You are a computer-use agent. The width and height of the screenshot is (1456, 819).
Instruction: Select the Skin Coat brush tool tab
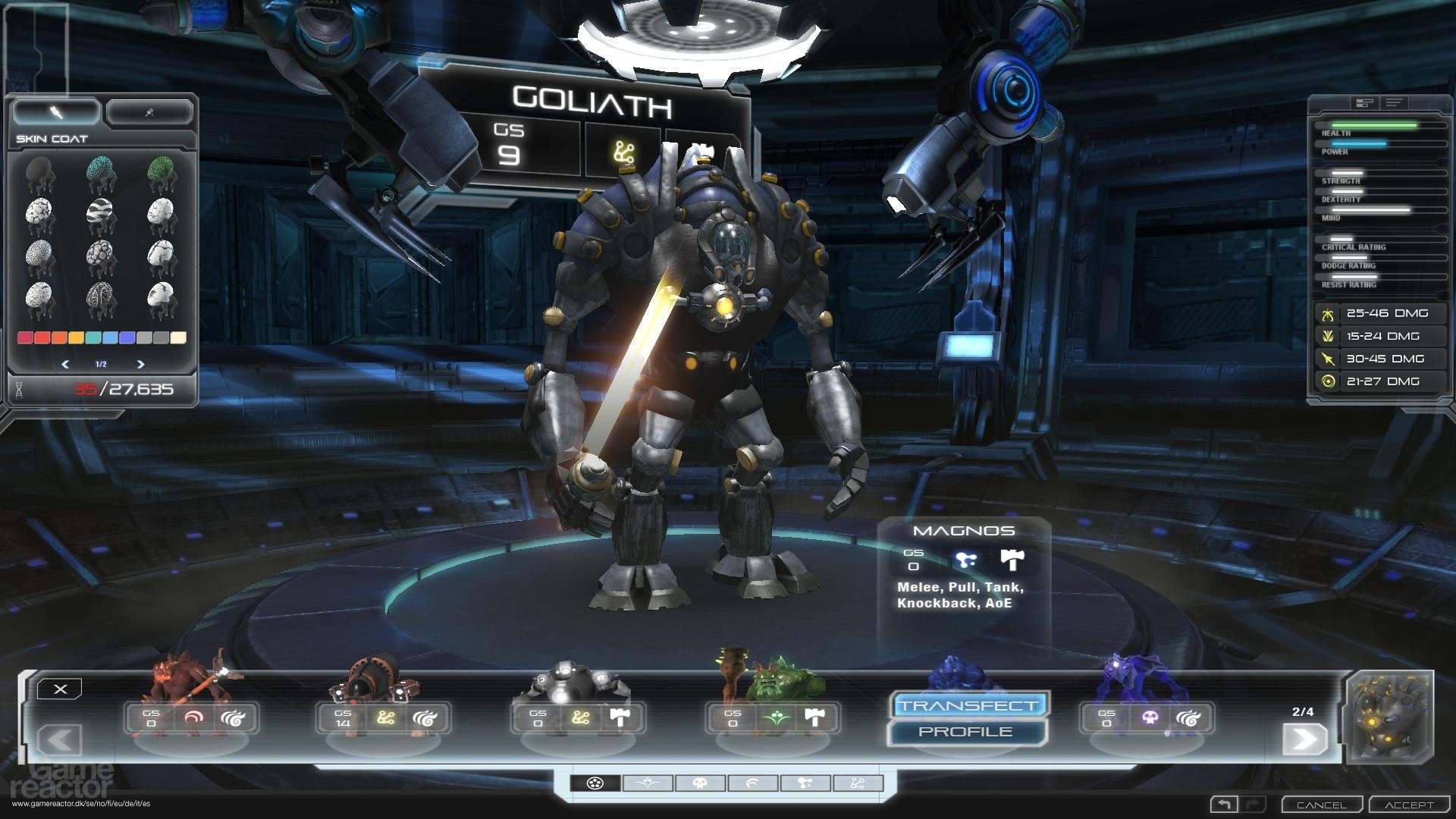point(59,111)
